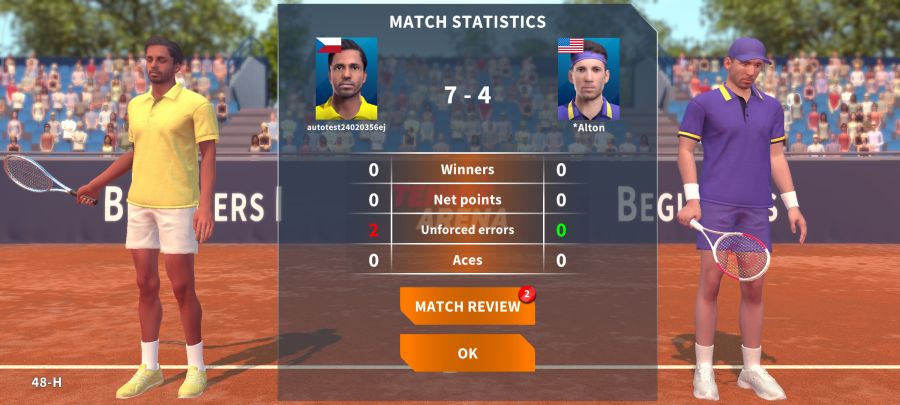Select autotest24020356ej's player portrait

tap(346, 78)
